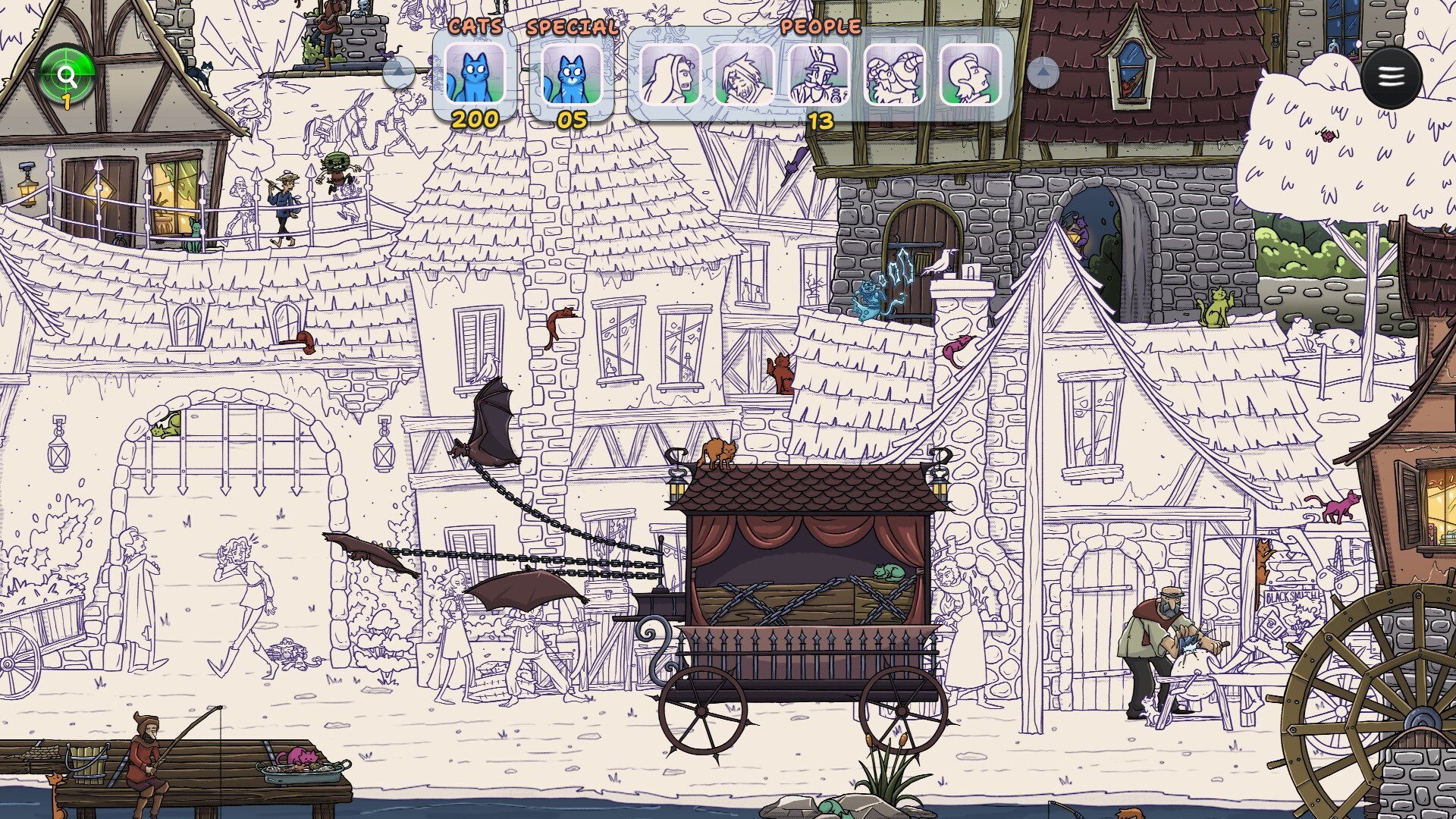
Task: Select the blue Cats counter icon
Action: point(475,74)
